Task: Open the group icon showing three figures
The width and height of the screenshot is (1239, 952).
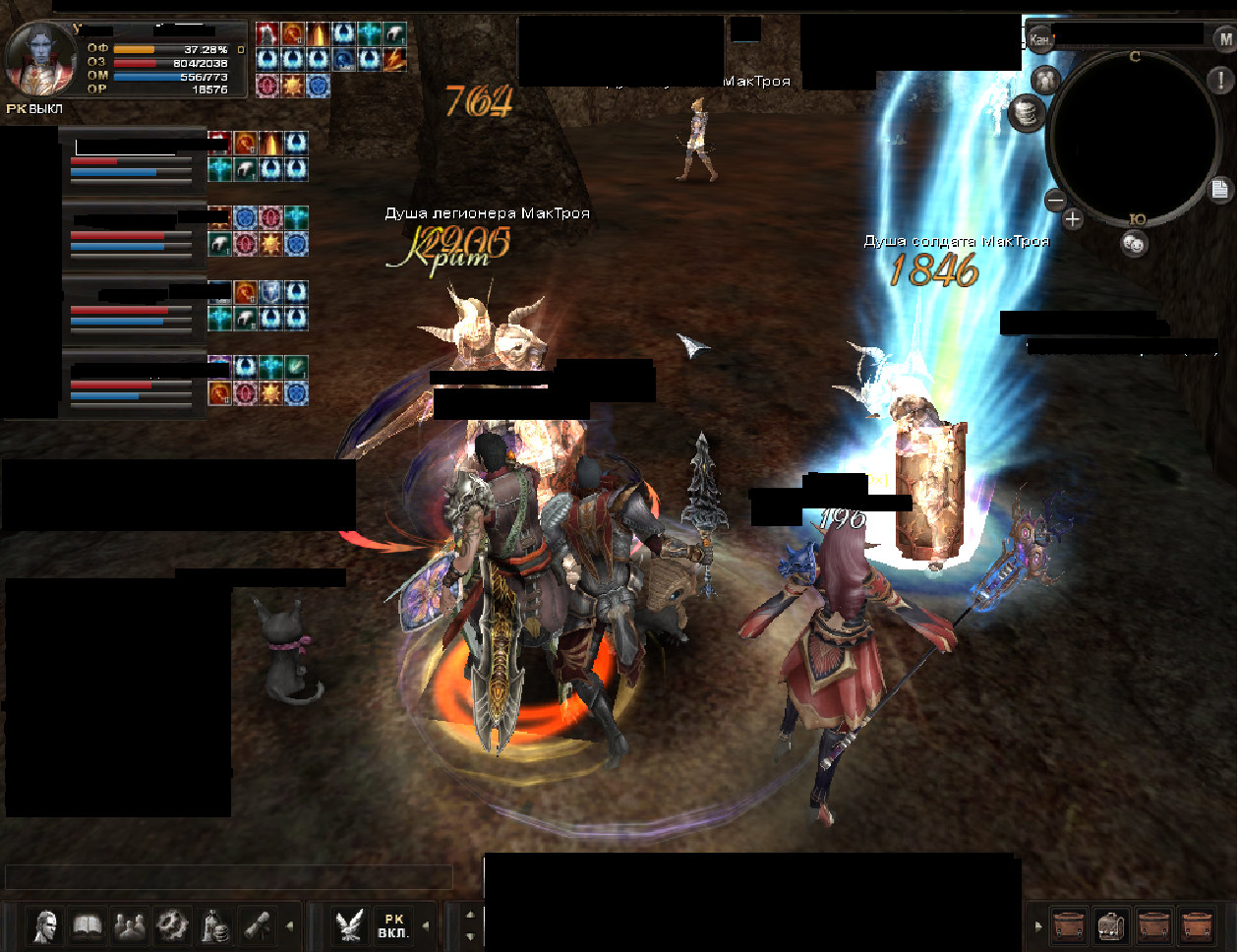Action: [130, 925]
